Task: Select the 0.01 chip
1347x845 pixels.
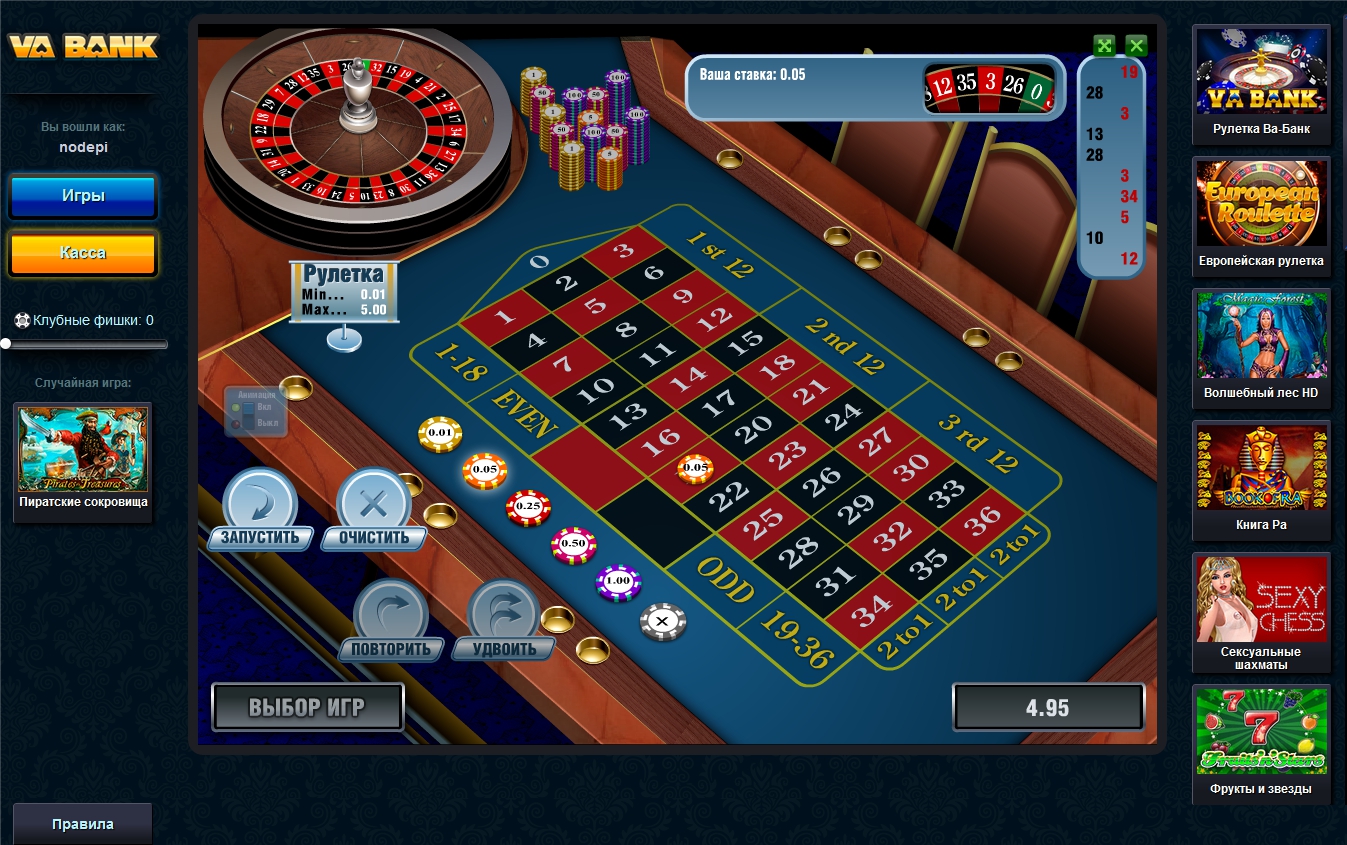Action: click(x=440, y=433)
